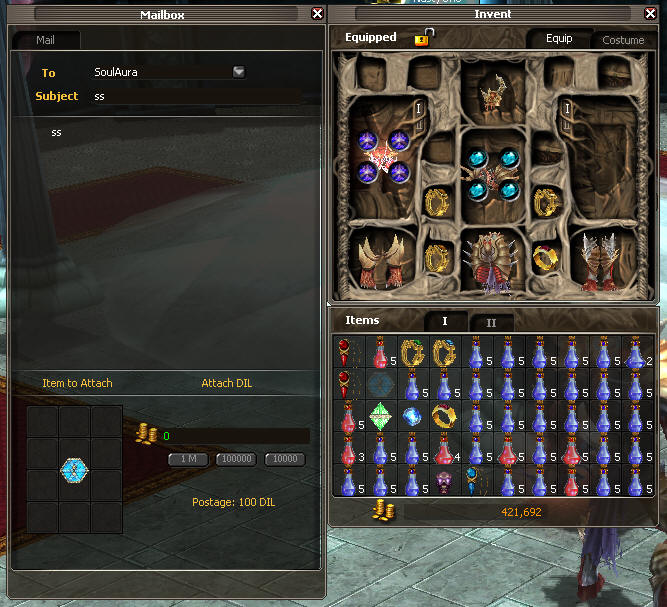Close the Mailbox window
Viewport: 667px width, 607px height.
click(317, 14)
